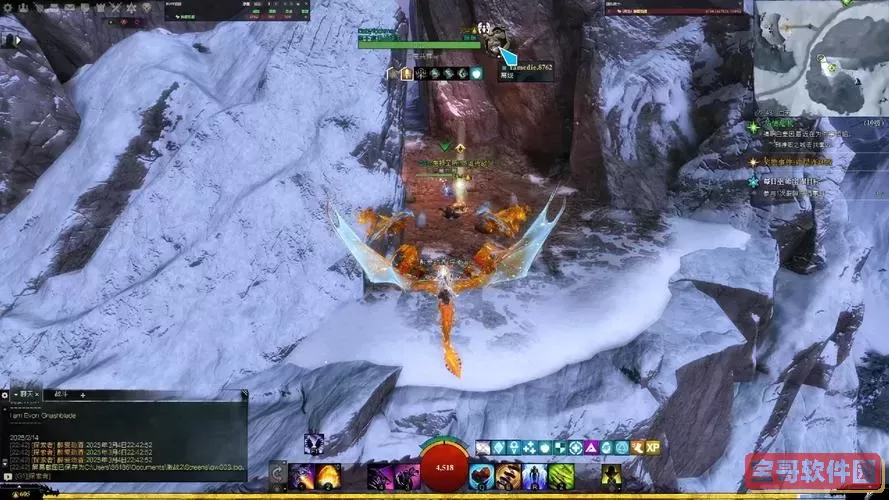Click the target portrait near Tamedic.8762
The width and height of the screenshot is (889, 500).
(x=494, y=42)
